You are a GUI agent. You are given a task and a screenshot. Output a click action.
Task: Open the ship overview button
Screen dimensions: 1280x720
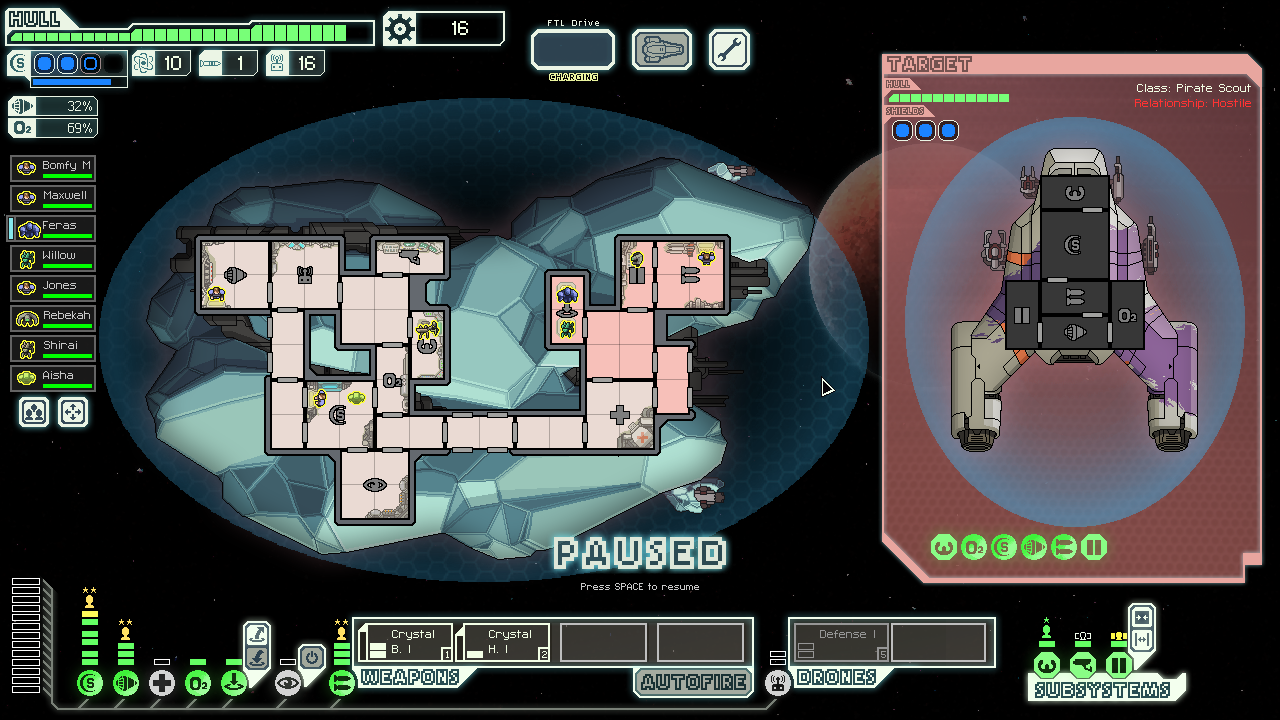coord(662,49)
